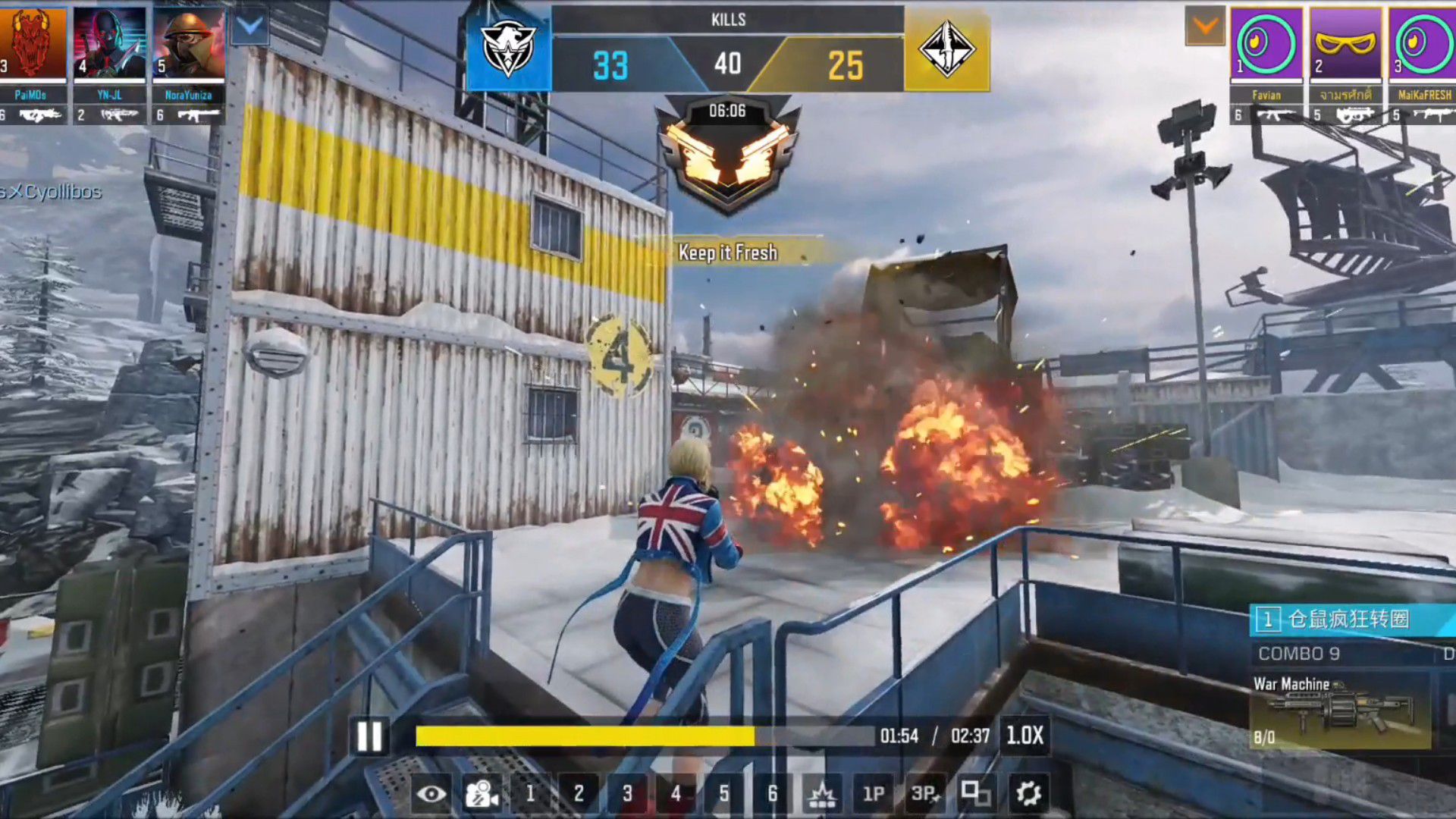The height and width of the screenshot is (819, 1456).
Task: Click the overlapping squares window icon
Action: pos(975,794)
